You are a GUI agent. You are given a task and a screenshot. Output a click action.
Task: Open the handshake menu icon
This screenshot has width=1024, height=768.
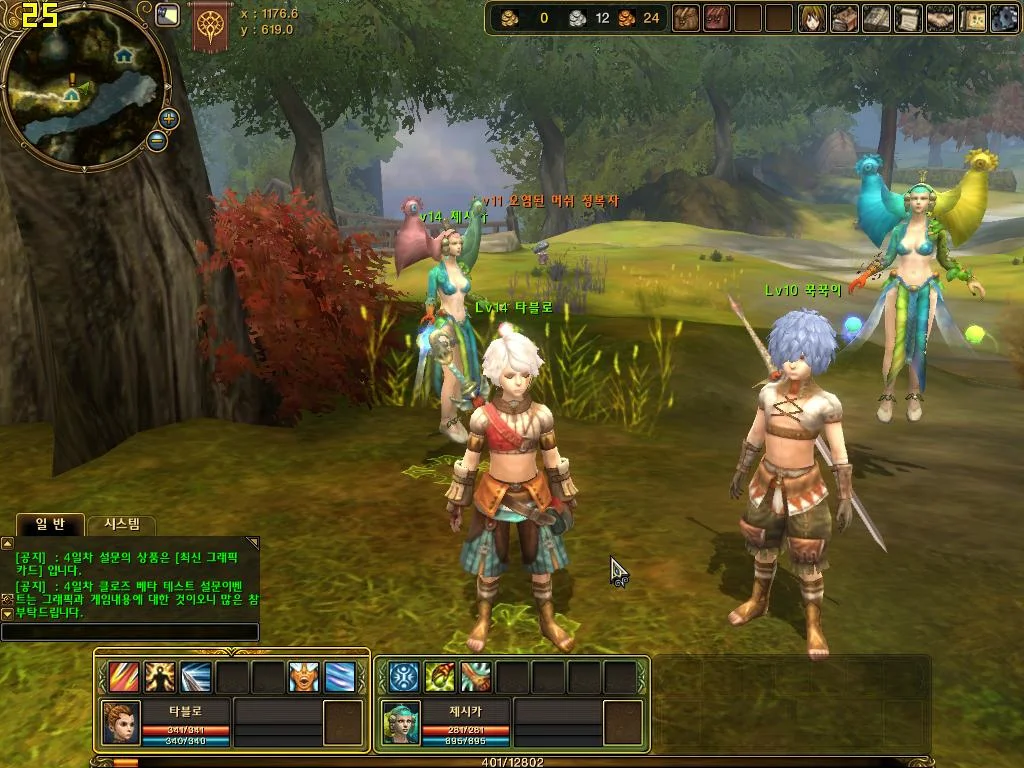(940, 18)
